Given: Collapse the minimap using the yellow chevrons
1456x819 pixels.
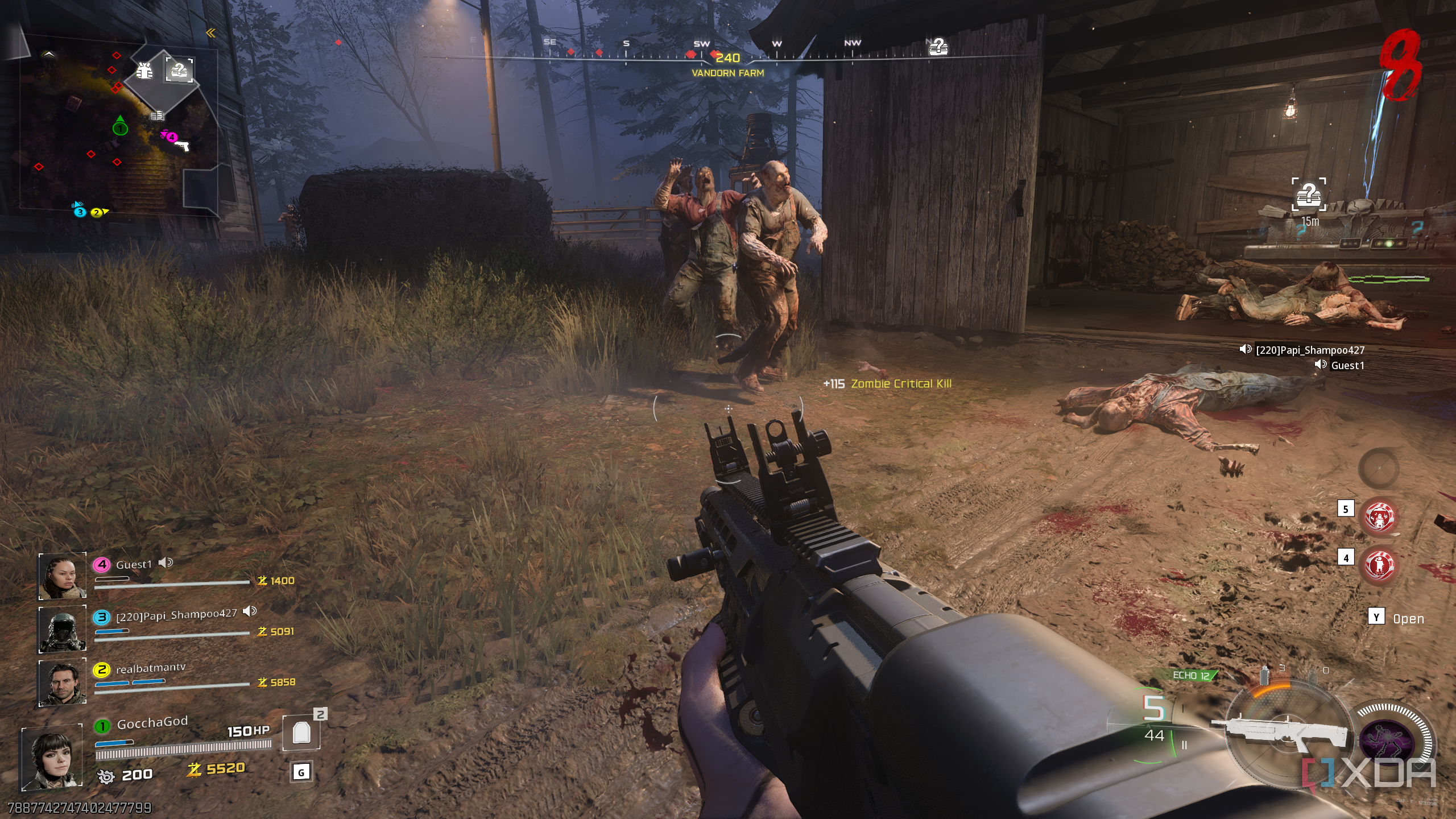Looking at the screenshot, I should click(211, 33).
